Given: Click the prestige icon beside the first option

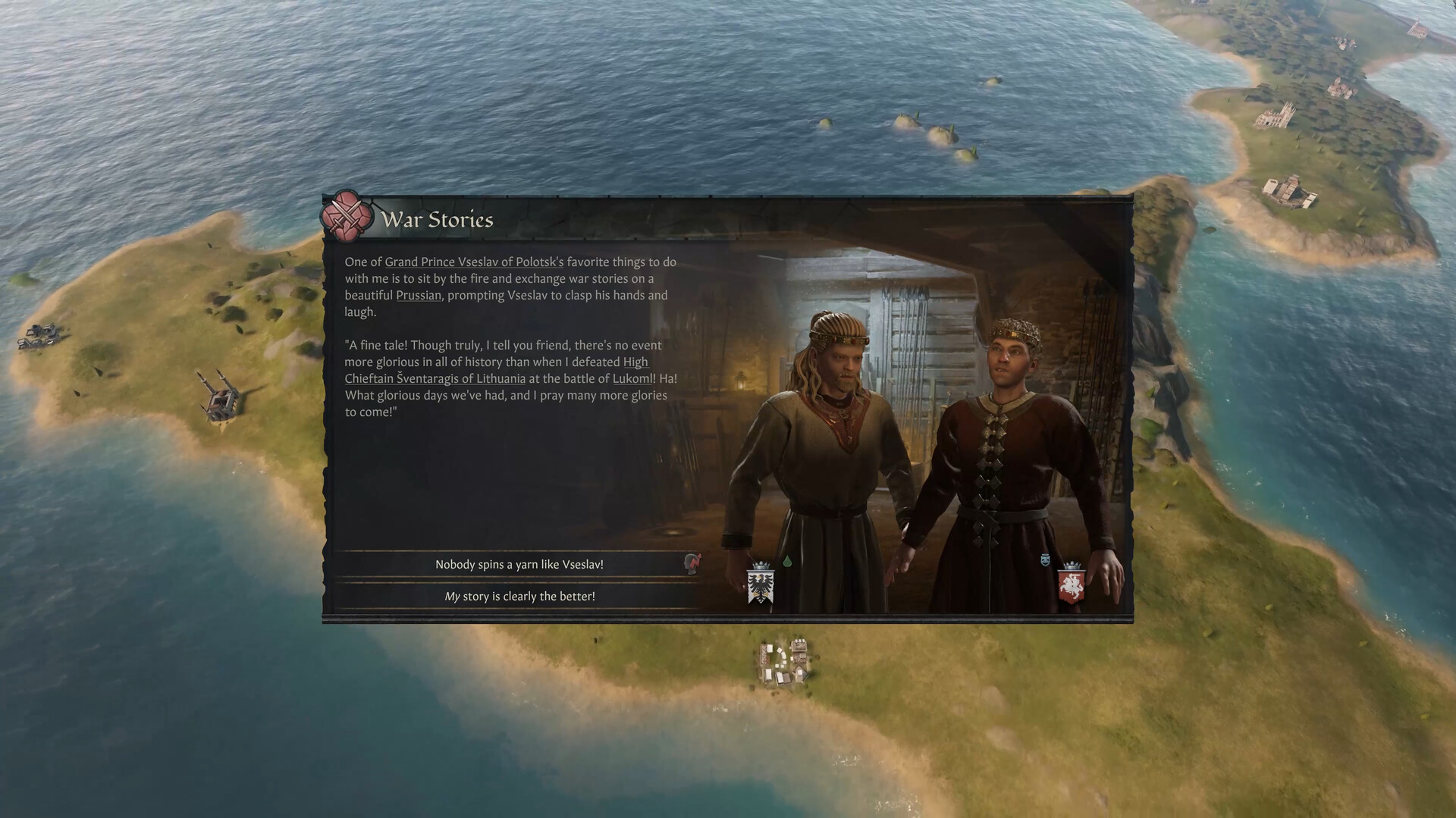Looking at the screenshot, I should (691, 564).
